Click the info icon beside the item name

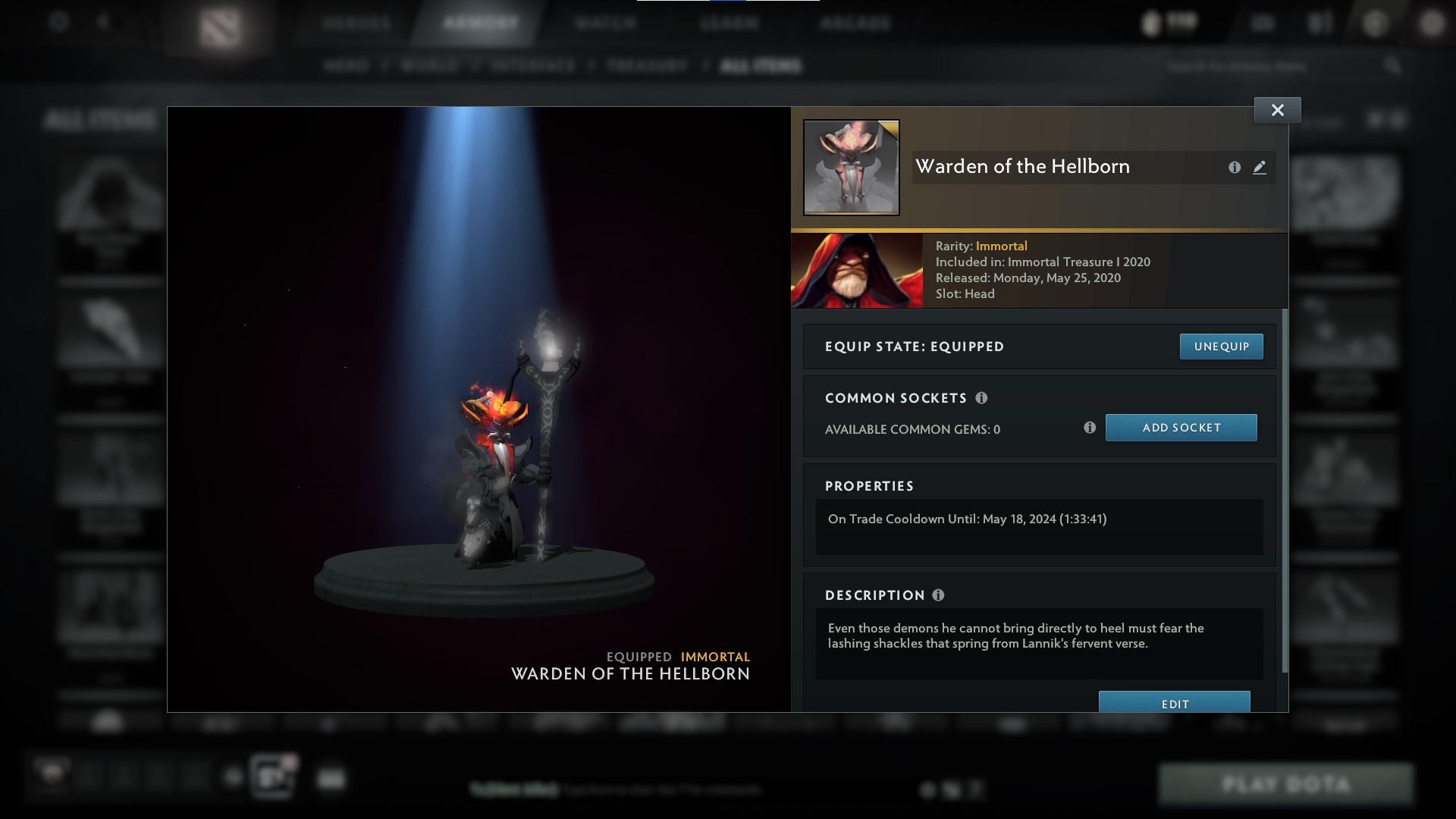1235,168
